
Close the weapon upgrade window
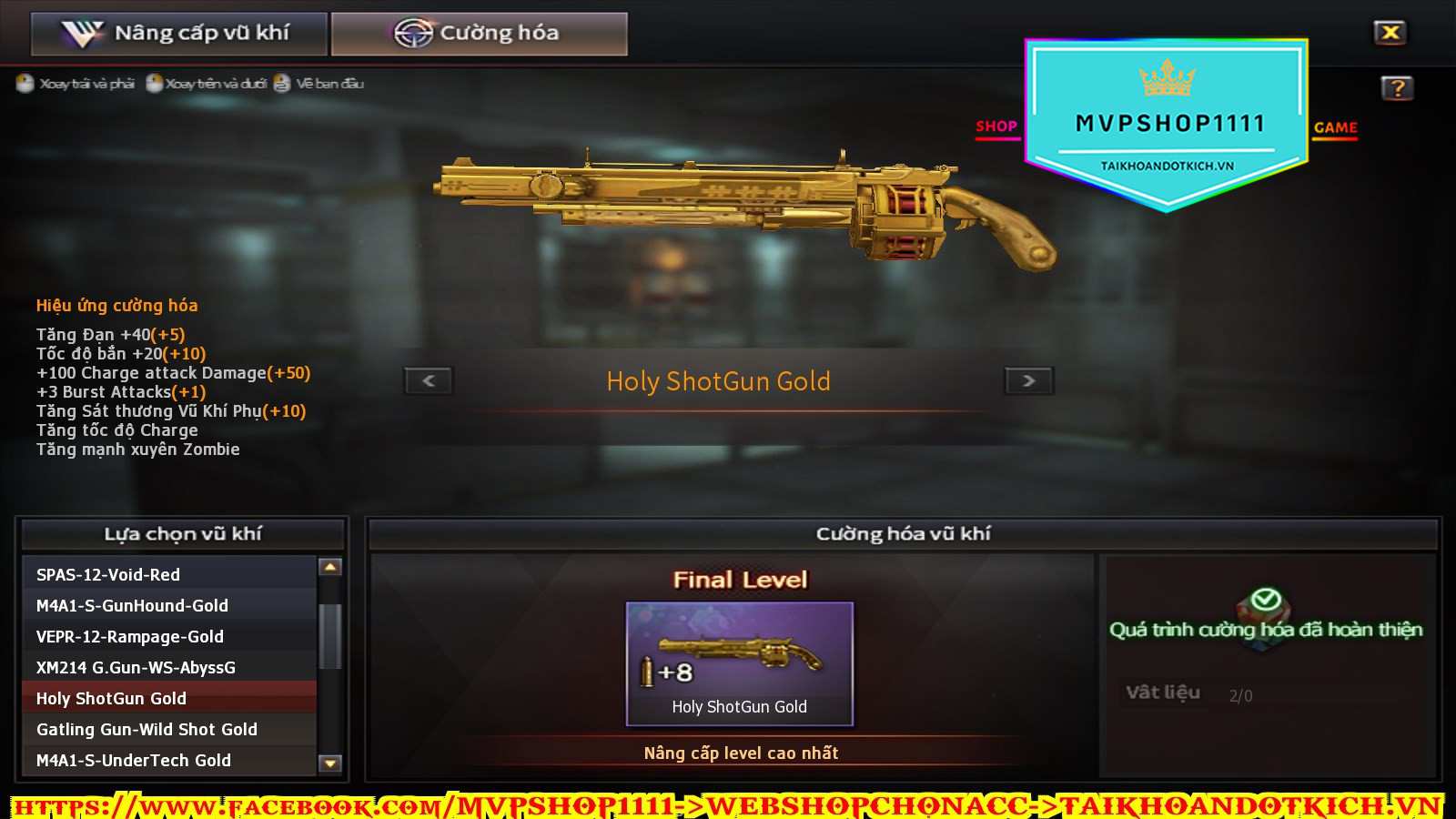pos(1390,33)
